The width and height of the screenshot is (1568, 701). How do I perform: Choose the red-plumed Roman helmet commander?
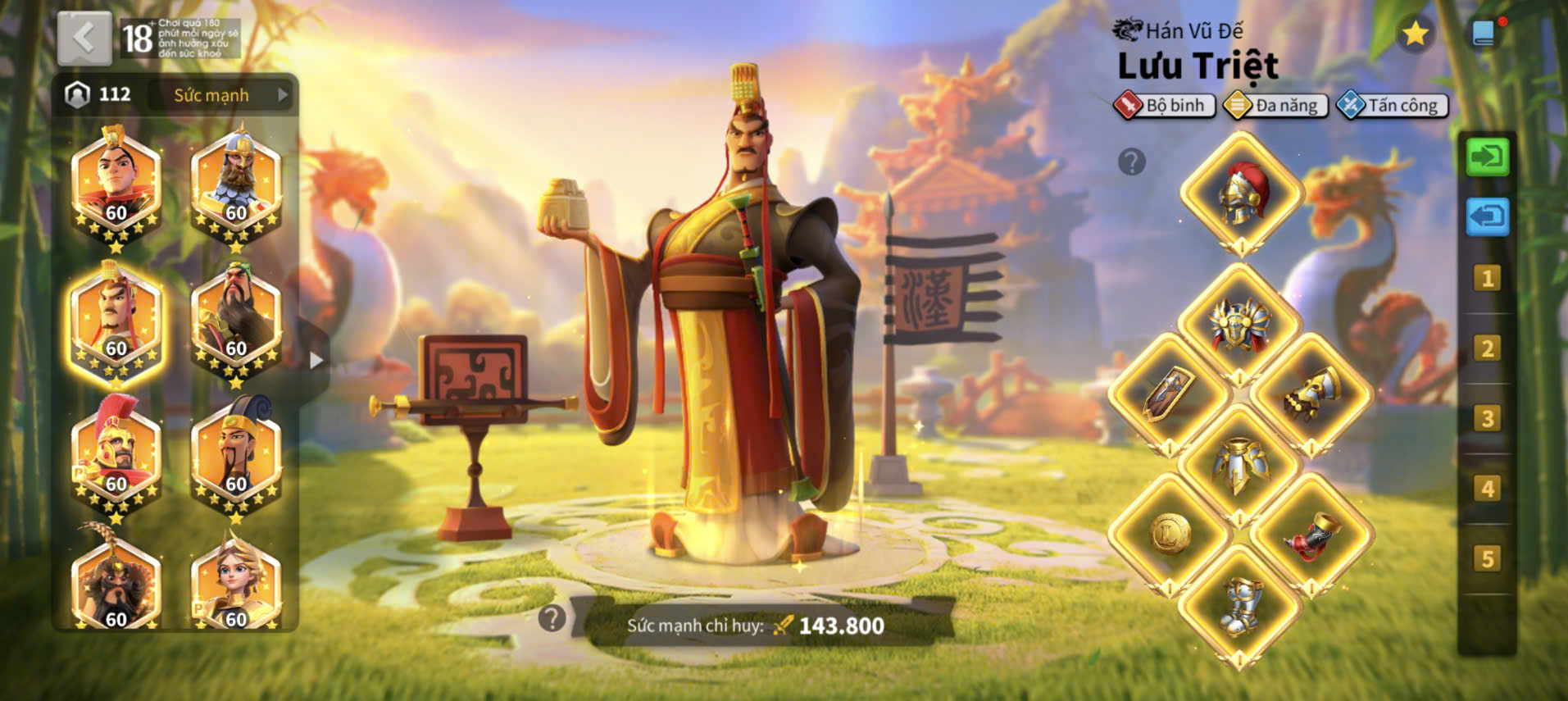[116, 453]
